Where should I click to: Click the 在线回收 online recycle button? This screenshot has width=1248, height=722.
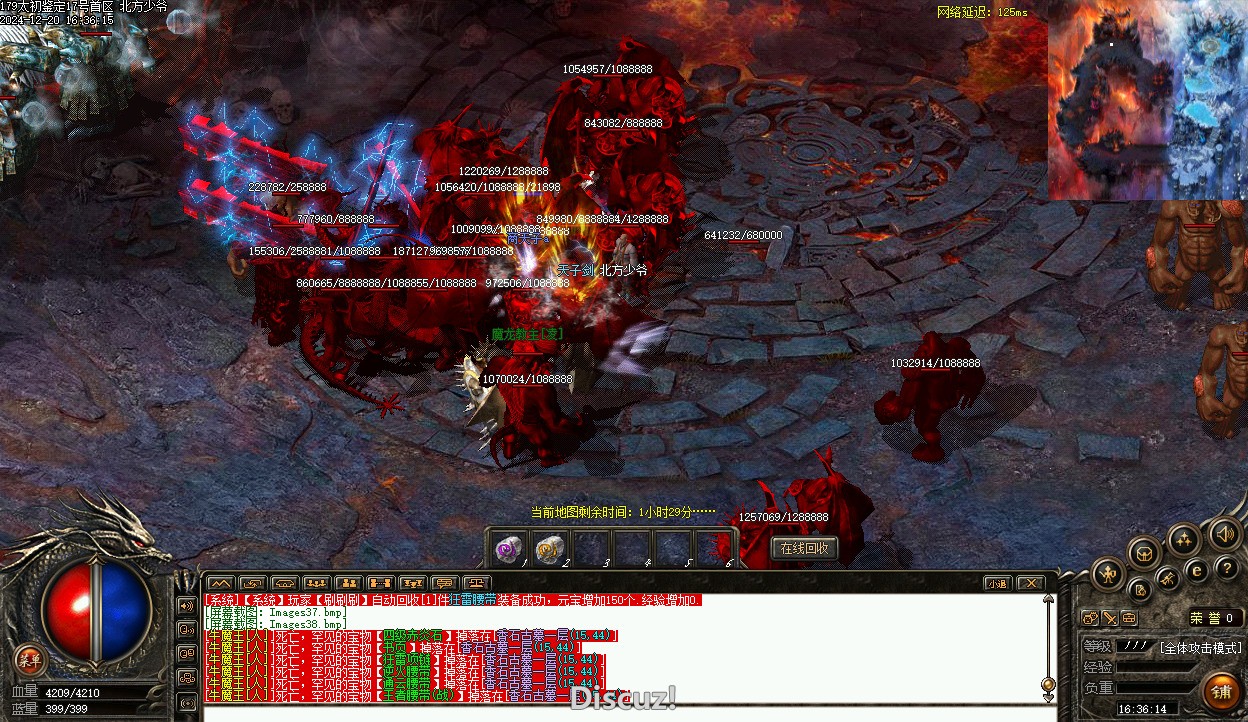[804, 548]
